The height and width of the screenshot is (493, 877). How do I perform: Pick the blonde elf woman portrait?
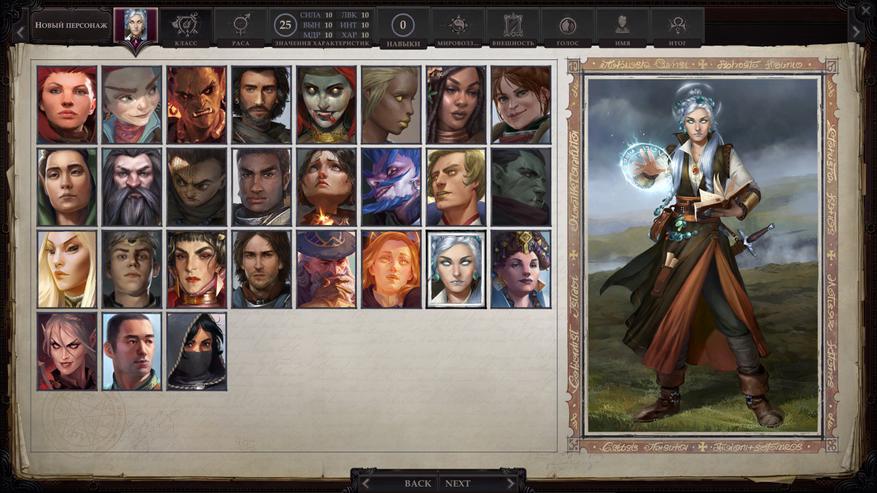coord(67,269)
